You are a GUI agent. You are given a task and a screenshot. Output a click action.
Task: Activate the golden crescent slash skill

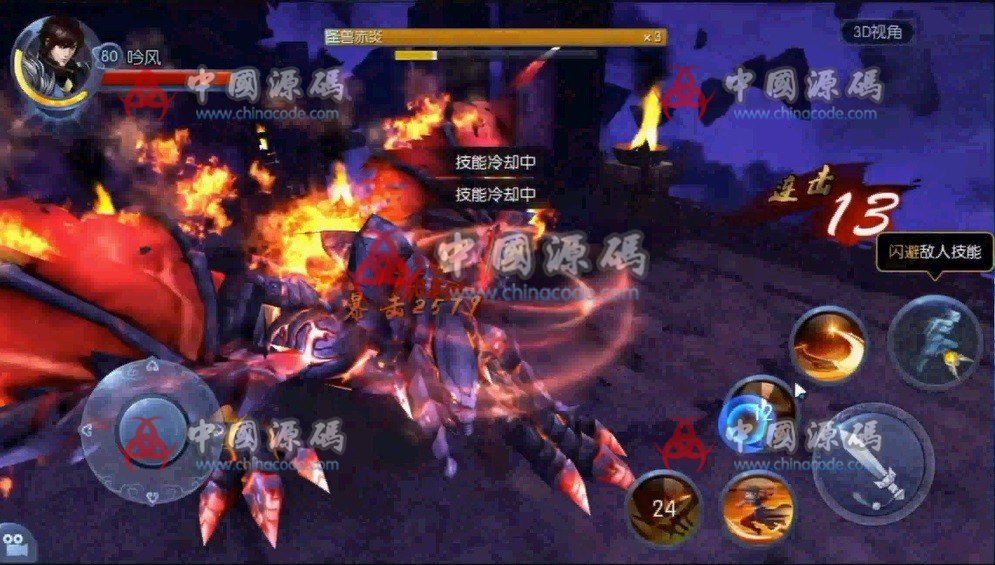click(x=828, y=344)
